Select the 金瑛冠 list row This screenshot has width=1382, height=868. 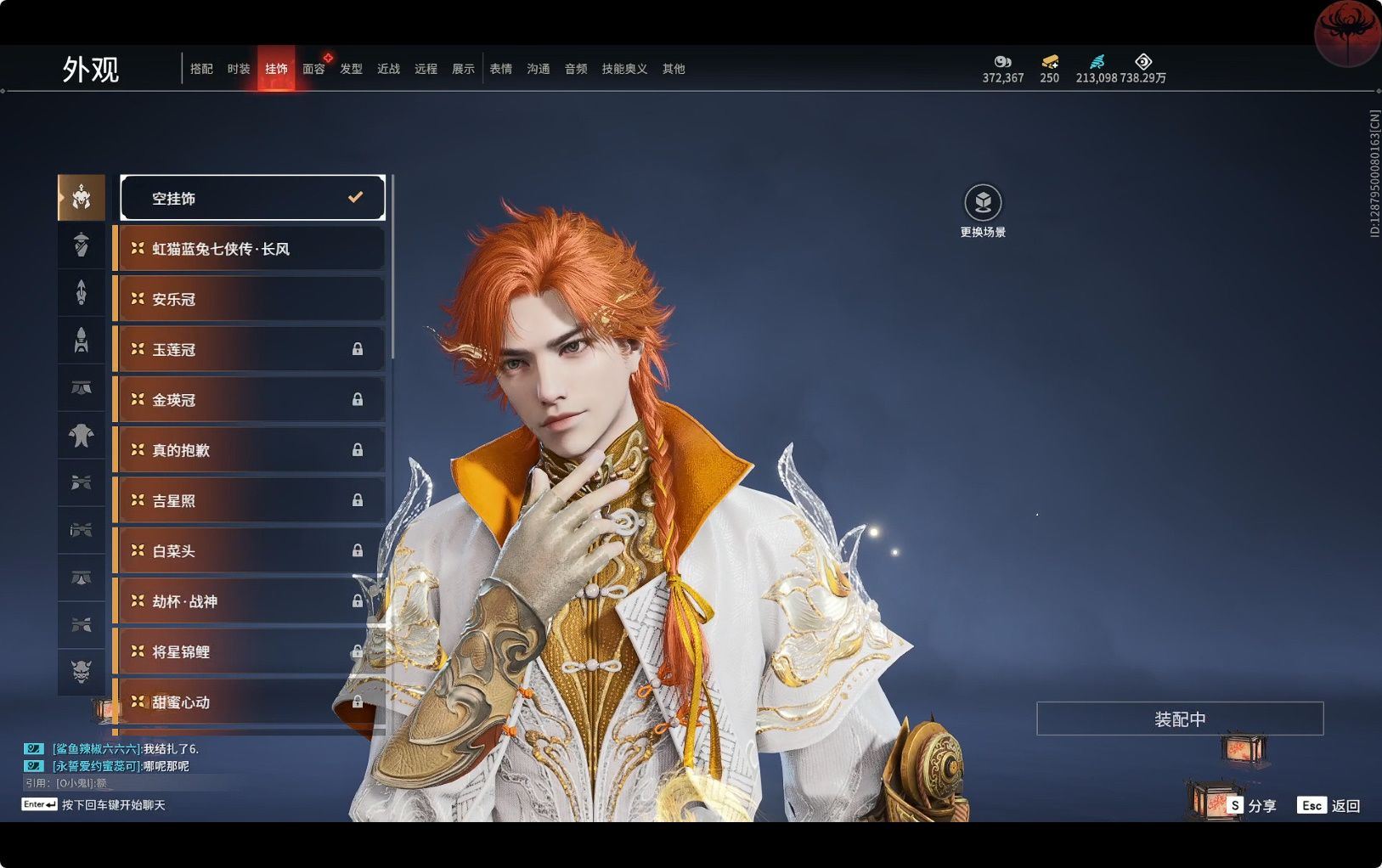pos(251,399)
